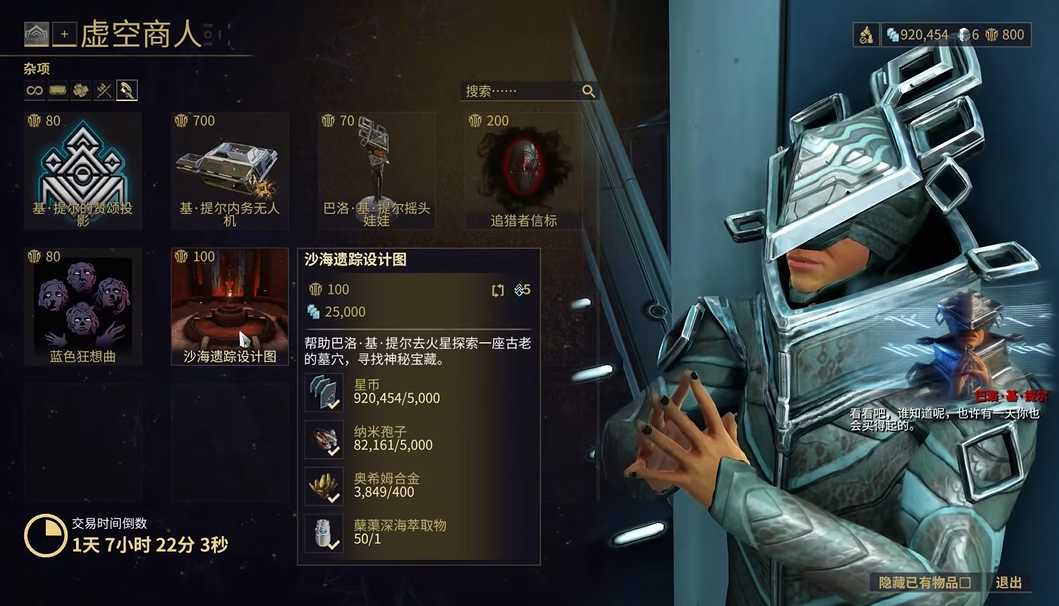This screenshot has width=1059, height=606.
Task: Choose the 基·提尔内务无人机 offer
Action: pos(229,170)
